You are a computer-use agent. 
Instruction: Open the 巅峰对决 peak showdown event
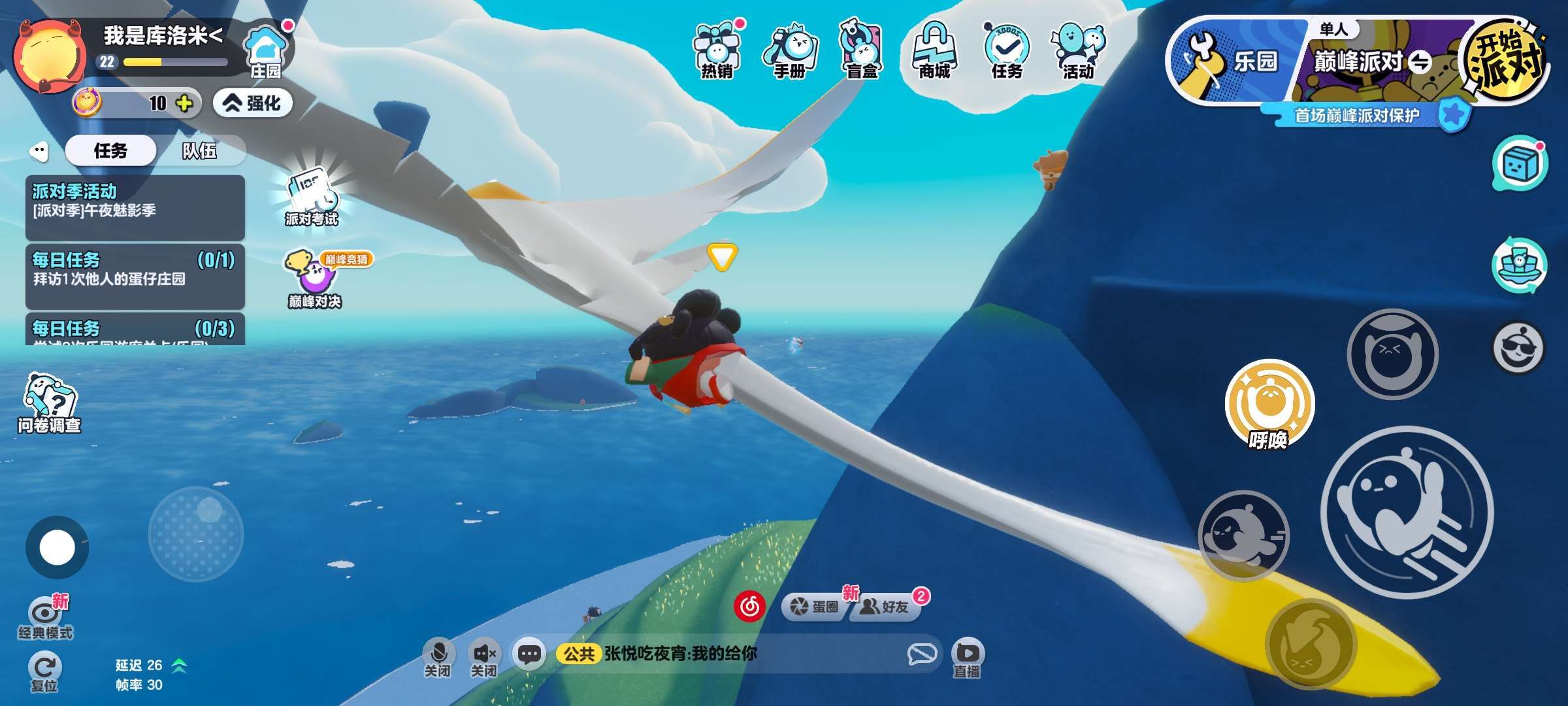(x=314, y=278)
